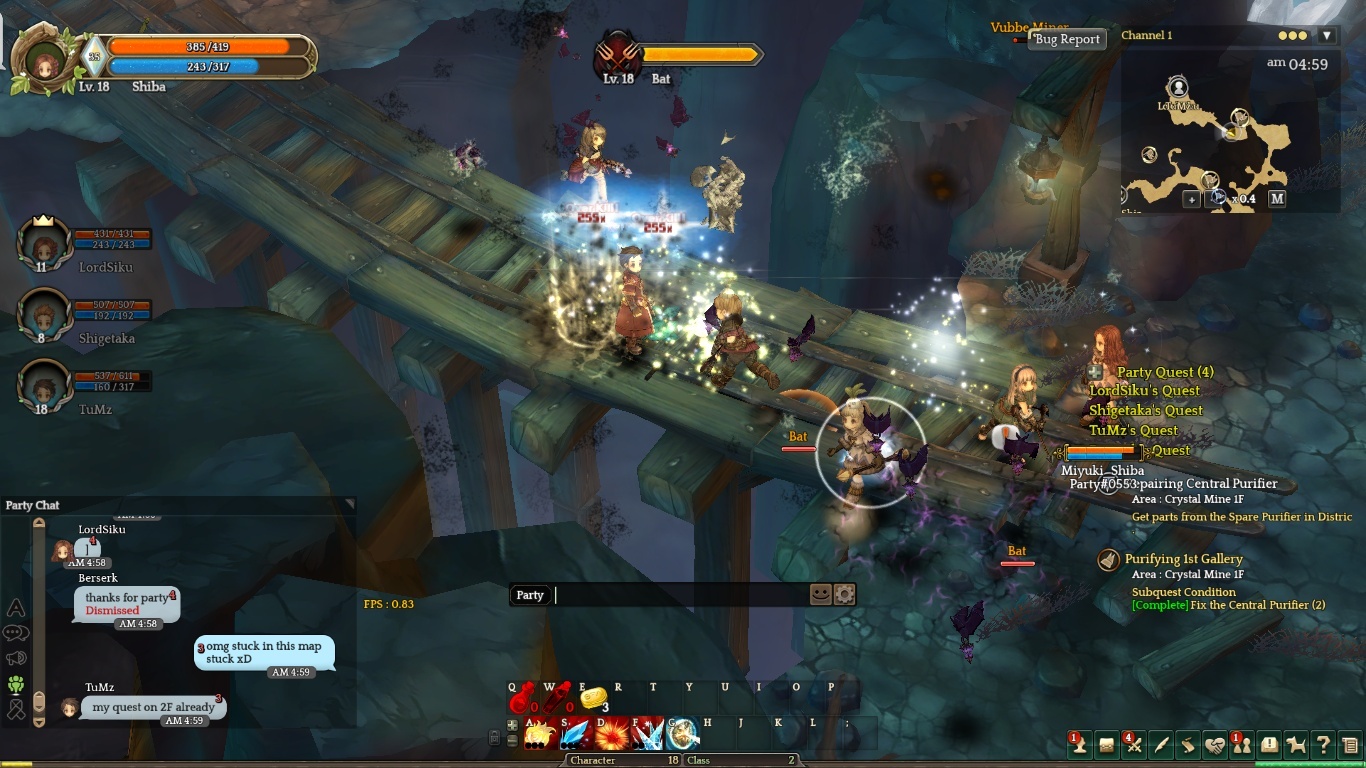Open the inventory bag icon
The image size is (1366, 768).
point(1106,744)
